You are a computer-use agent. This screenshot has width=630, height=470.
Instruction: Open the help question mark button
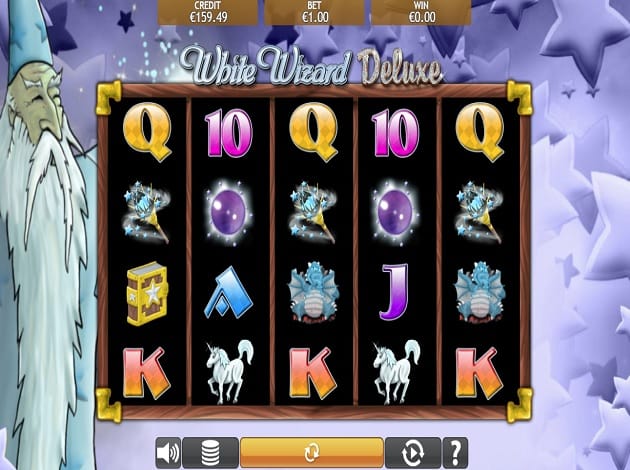click(x=454, y=452)
